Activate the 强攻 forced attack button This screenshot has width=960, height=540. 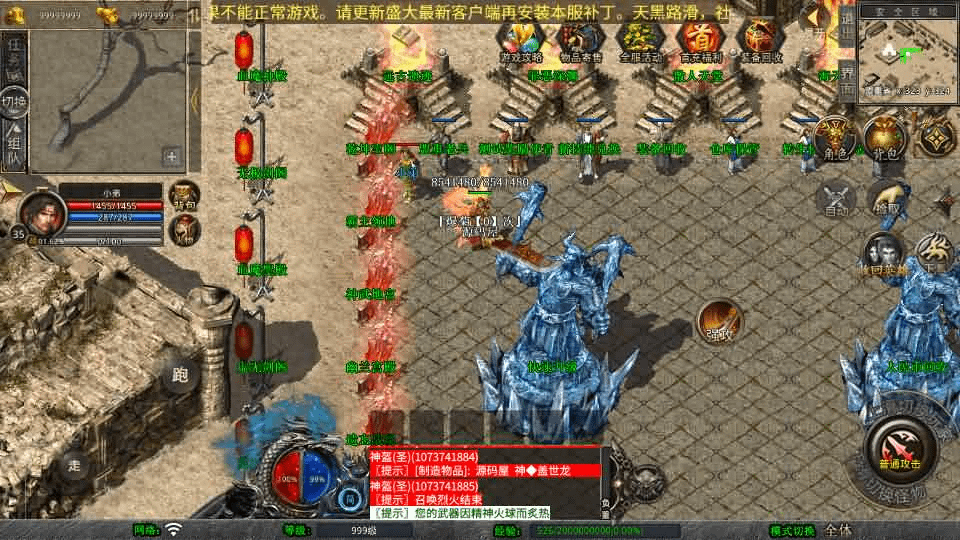tap(719, 321)
